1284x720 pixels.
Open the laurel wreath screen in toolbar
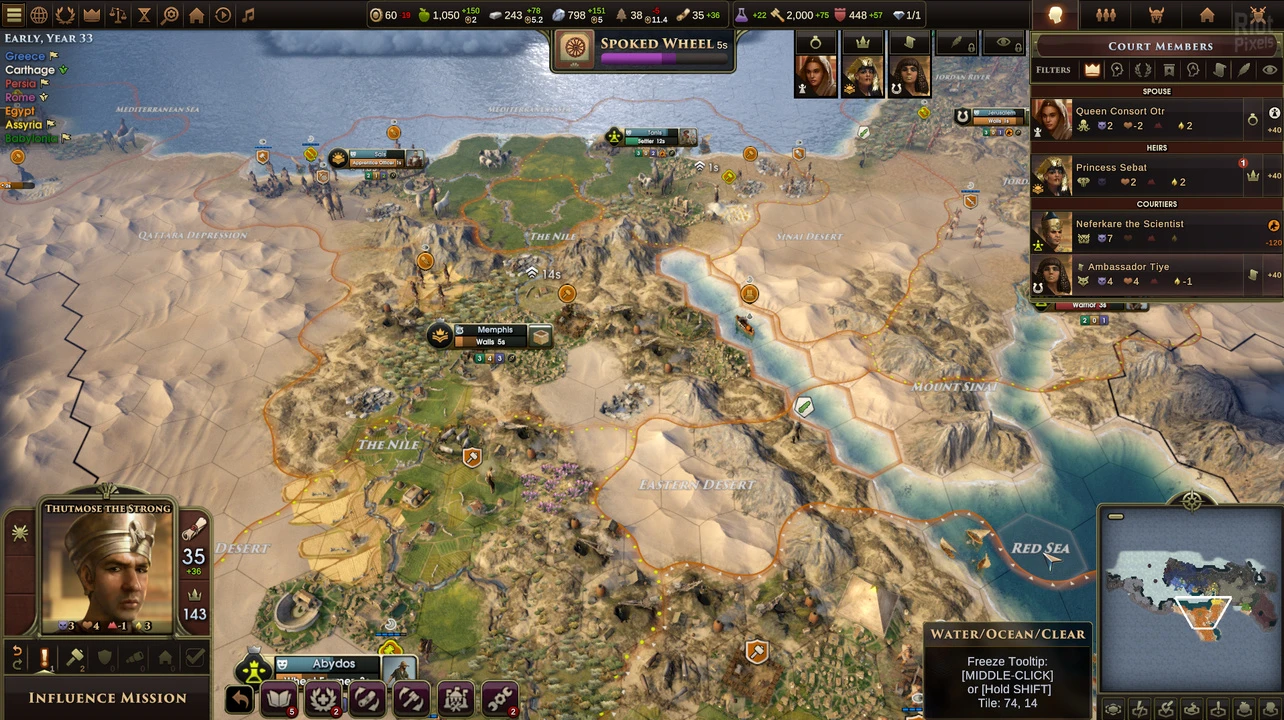pyautogui.click(x=65, y=15)
